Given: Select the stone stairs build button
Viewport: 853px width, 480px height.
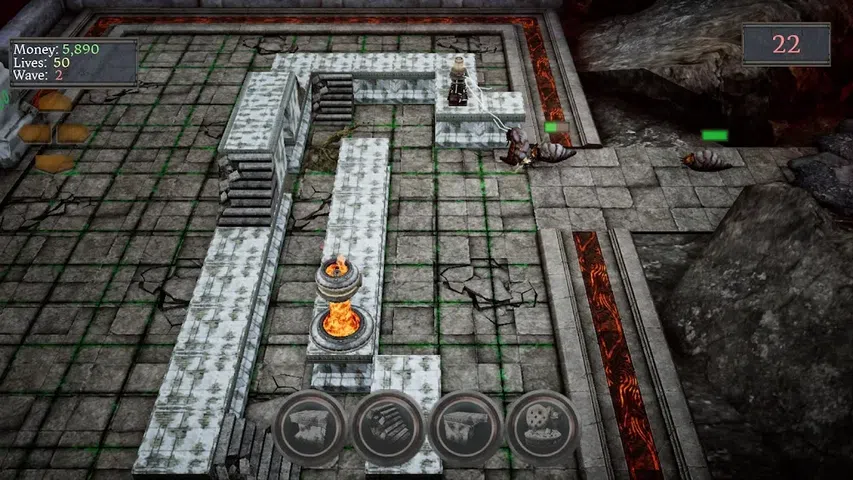Looking at the screenshot, I should click(387, 429).
